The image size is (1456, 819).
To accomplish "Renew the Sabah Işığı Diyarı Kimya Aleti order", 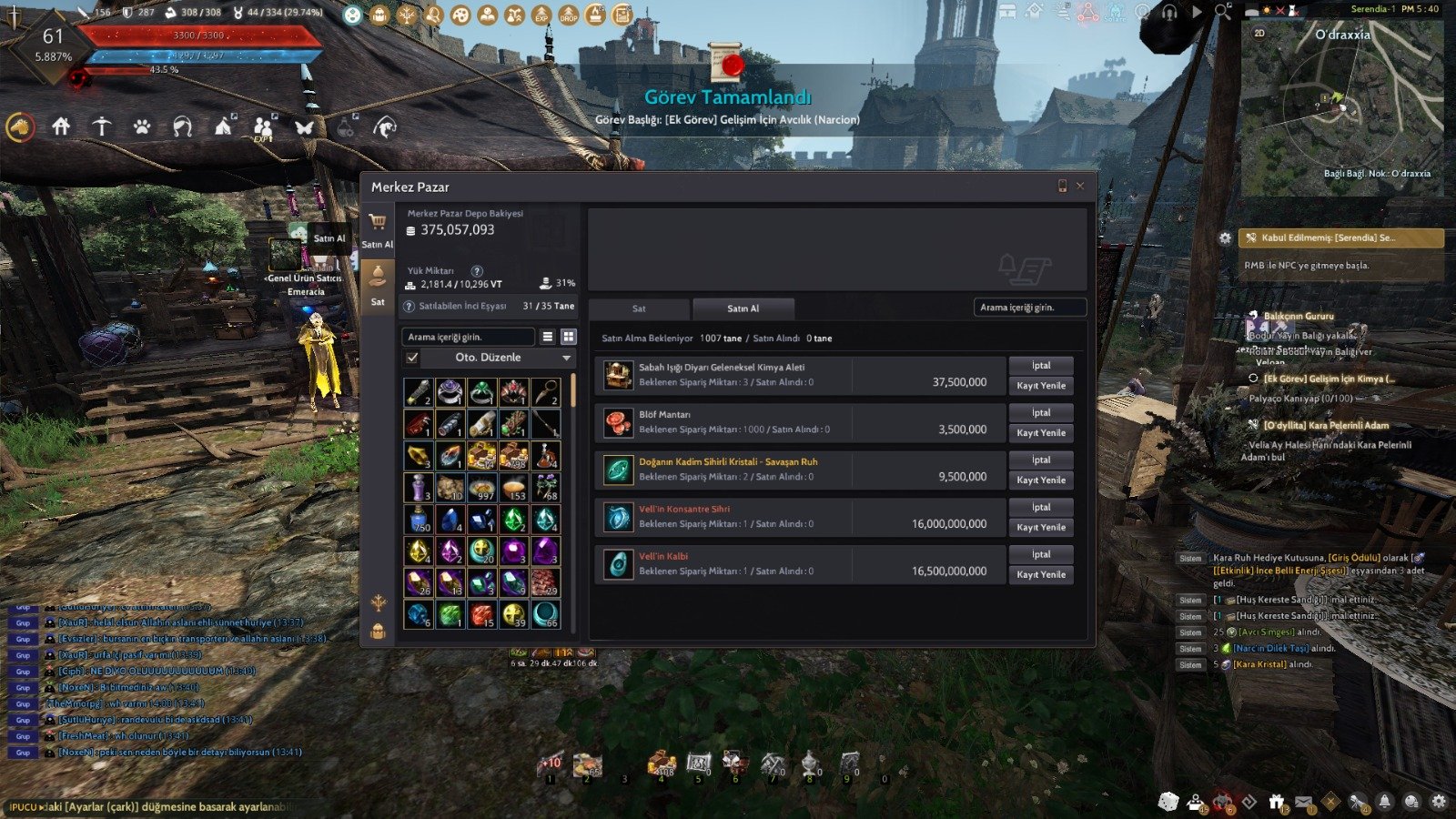I will pyautogui.click(x=1040, y=386).
